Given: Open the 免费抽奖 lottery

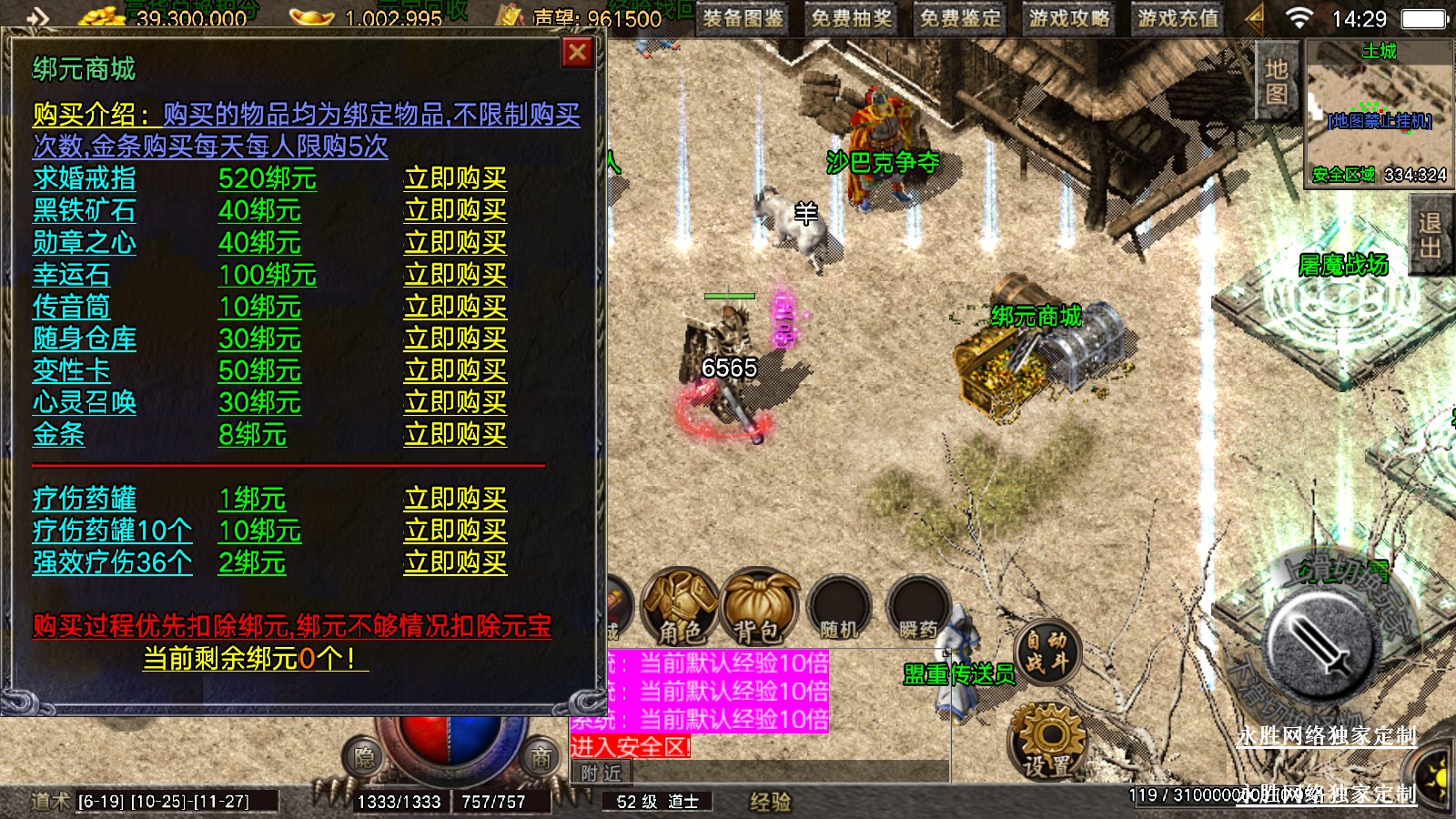Looking at the screenshot, I should click(x=852, y=18).
